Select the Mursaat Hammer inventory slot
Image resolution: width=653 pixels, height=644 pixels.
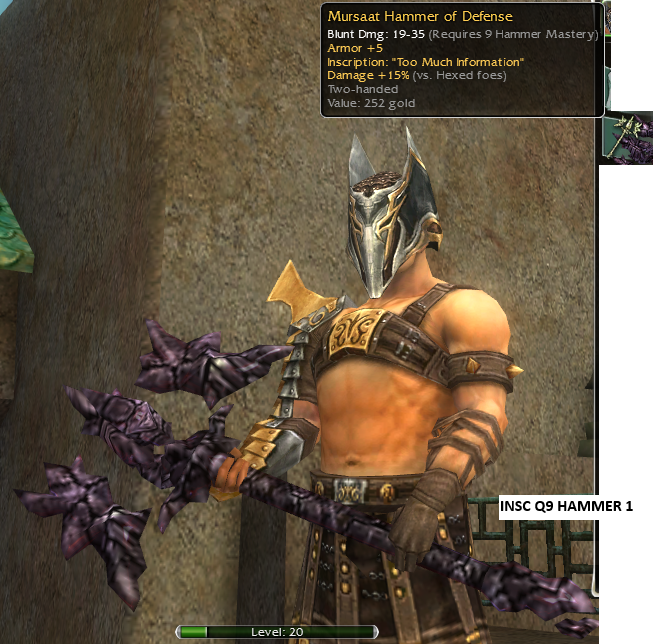click(x=628, y=138)
